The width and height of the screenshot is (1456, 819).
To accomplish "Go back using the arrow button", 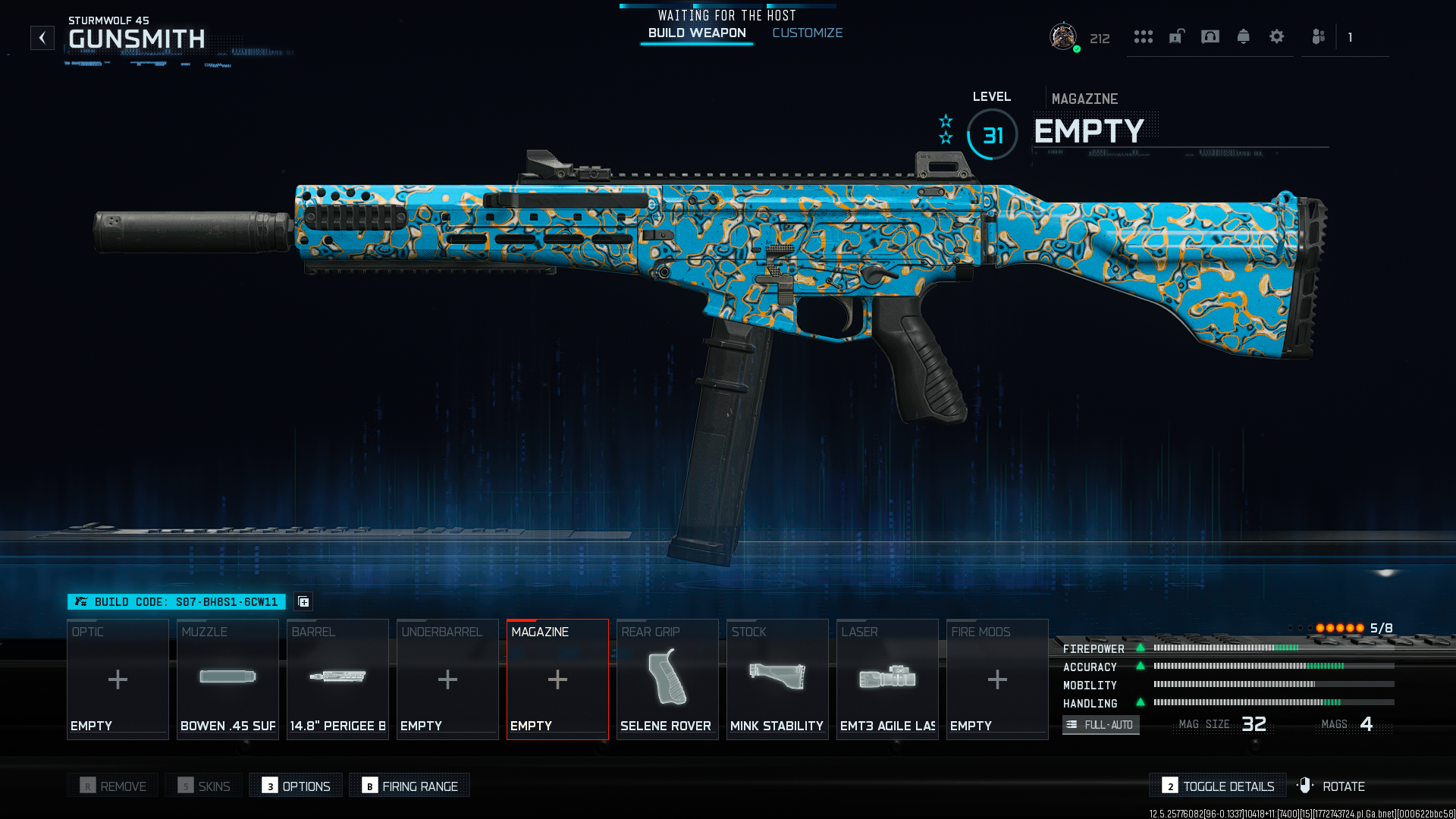I will [x=42, y=38].
